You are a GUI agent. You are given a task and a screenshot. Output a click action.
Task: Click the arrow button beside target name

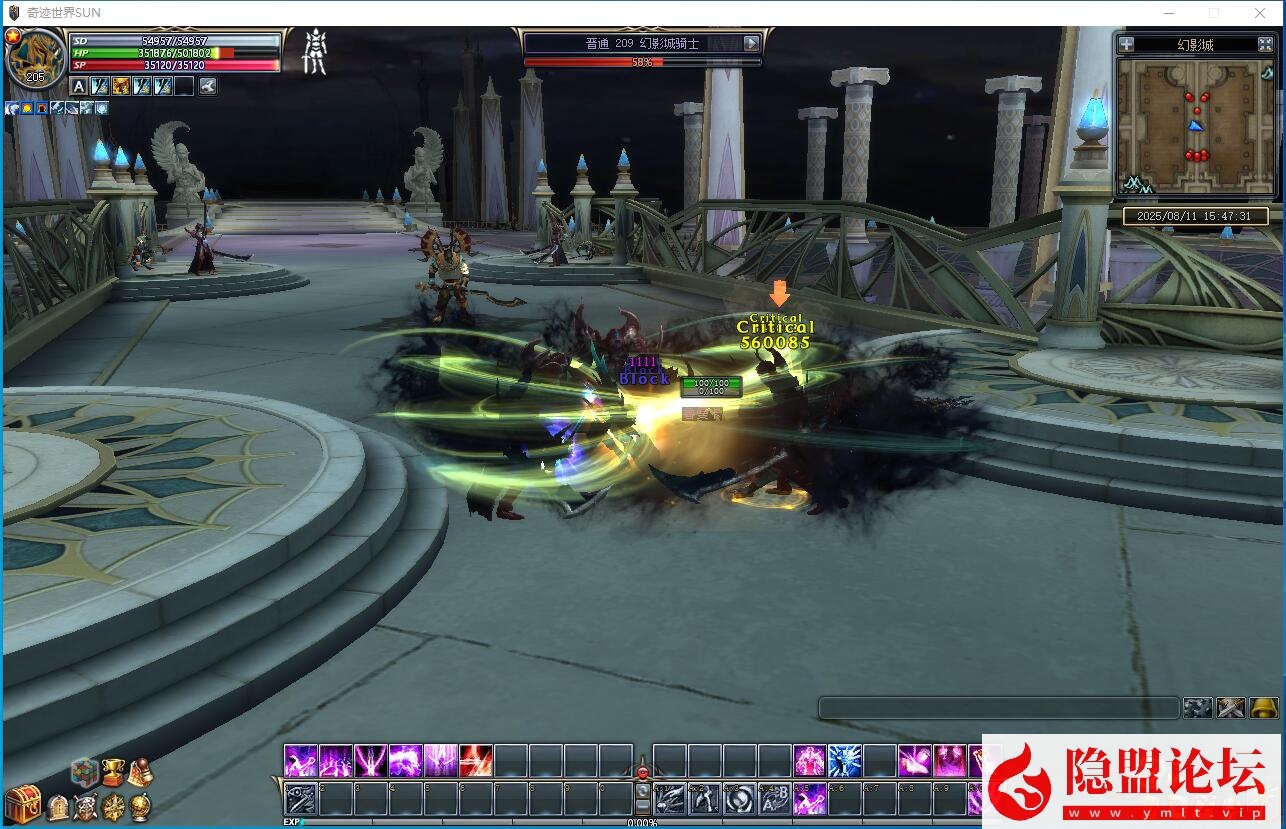(x=752, y=43)
